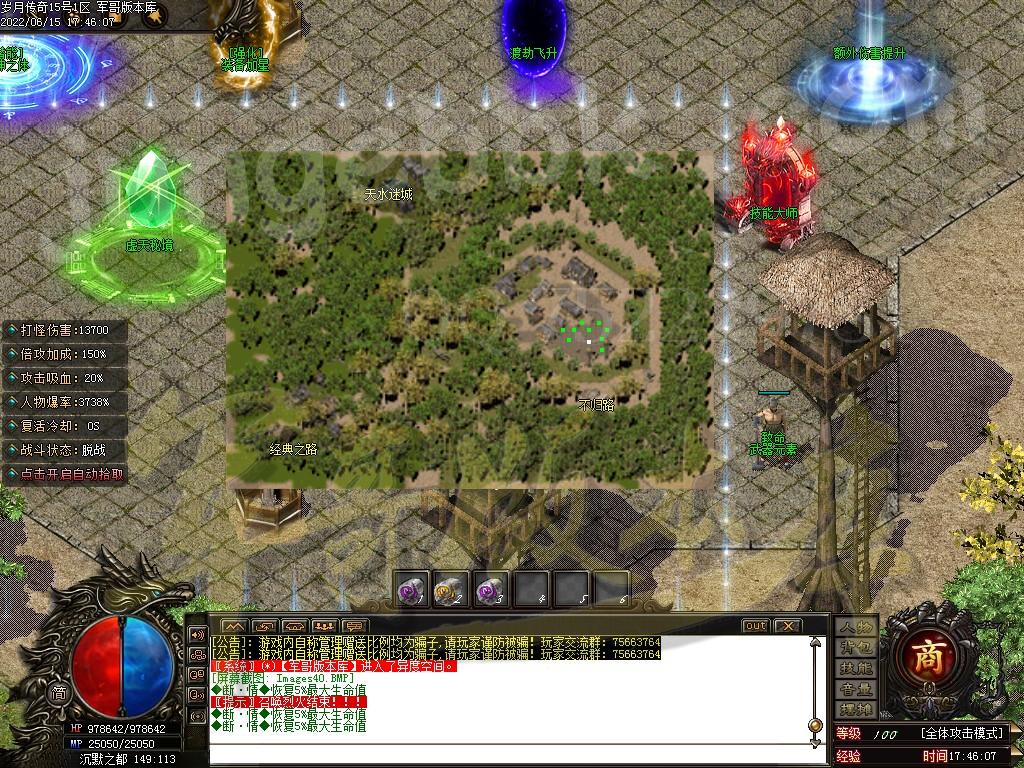Close the game with the X button
This screenshot has height=768, width=1024.
(788, 626)
